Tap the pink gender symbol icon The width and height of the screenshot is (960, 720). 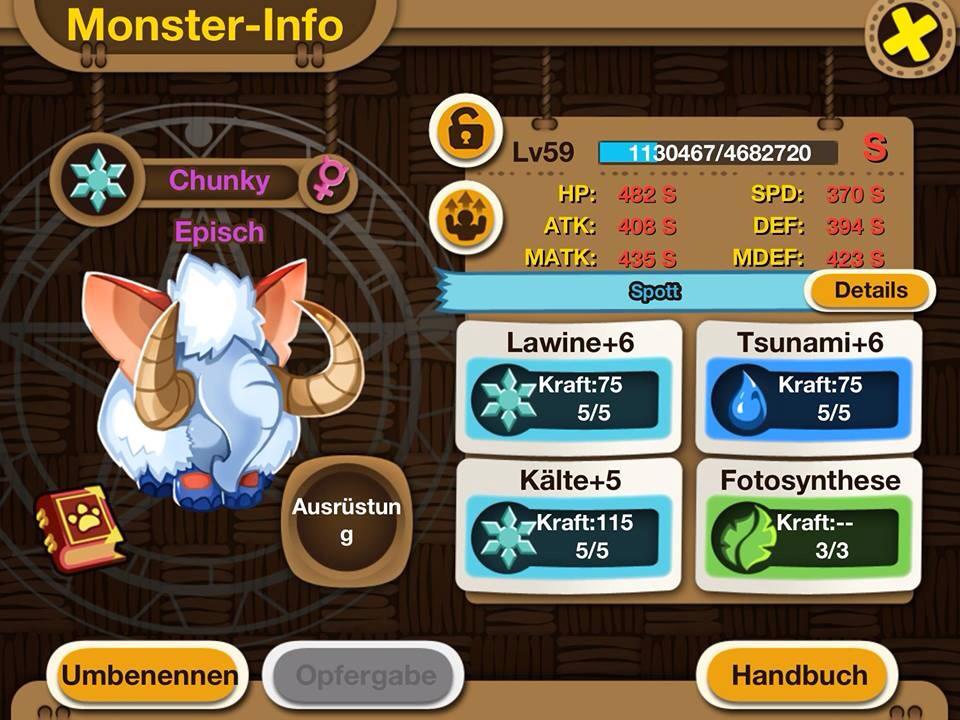pos(327,182)
